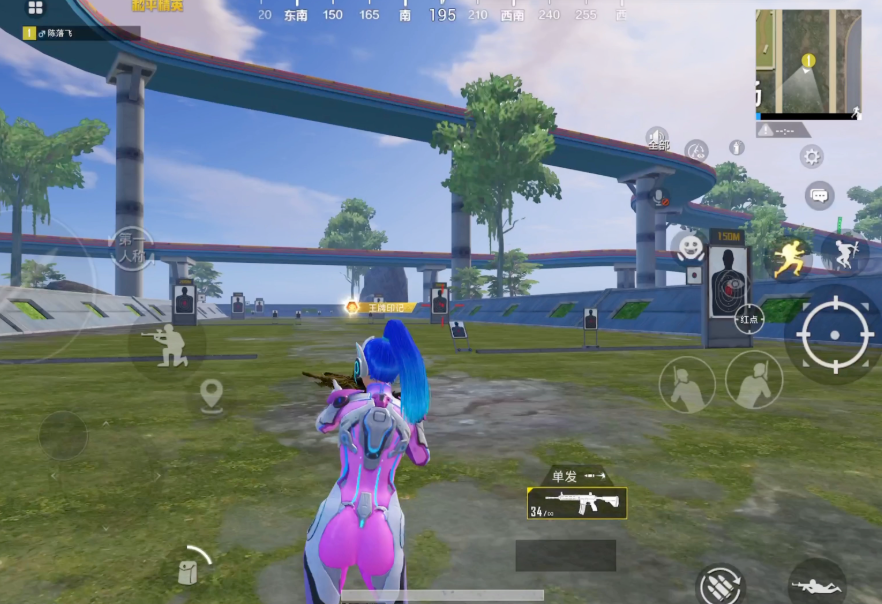Place a marker with the location pin
This screenshot has width=882, height=604.
(211, 396)
